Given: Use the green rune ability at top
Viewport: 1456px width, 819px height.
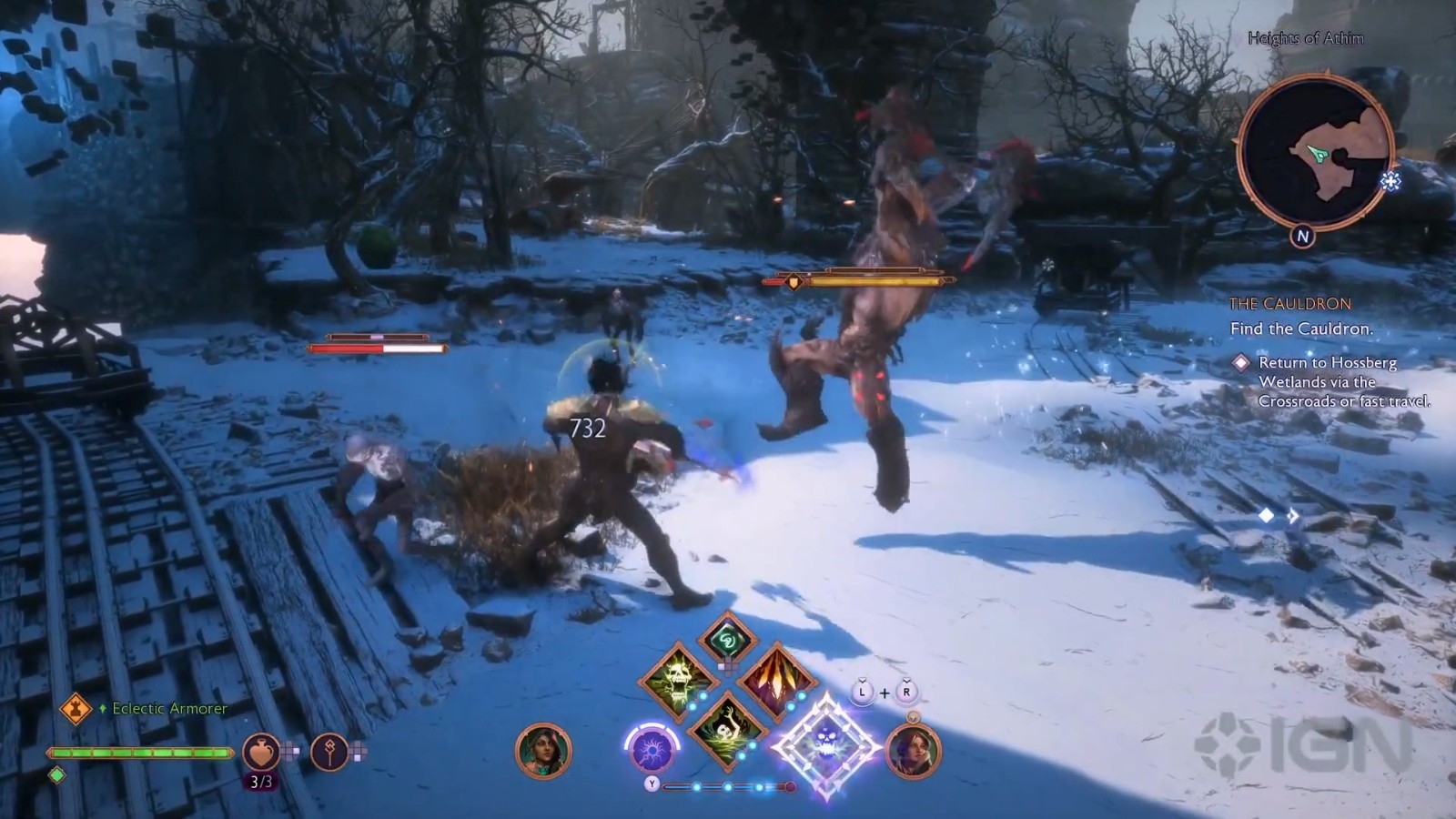Looking at the screenshot, I should point(727,640).
